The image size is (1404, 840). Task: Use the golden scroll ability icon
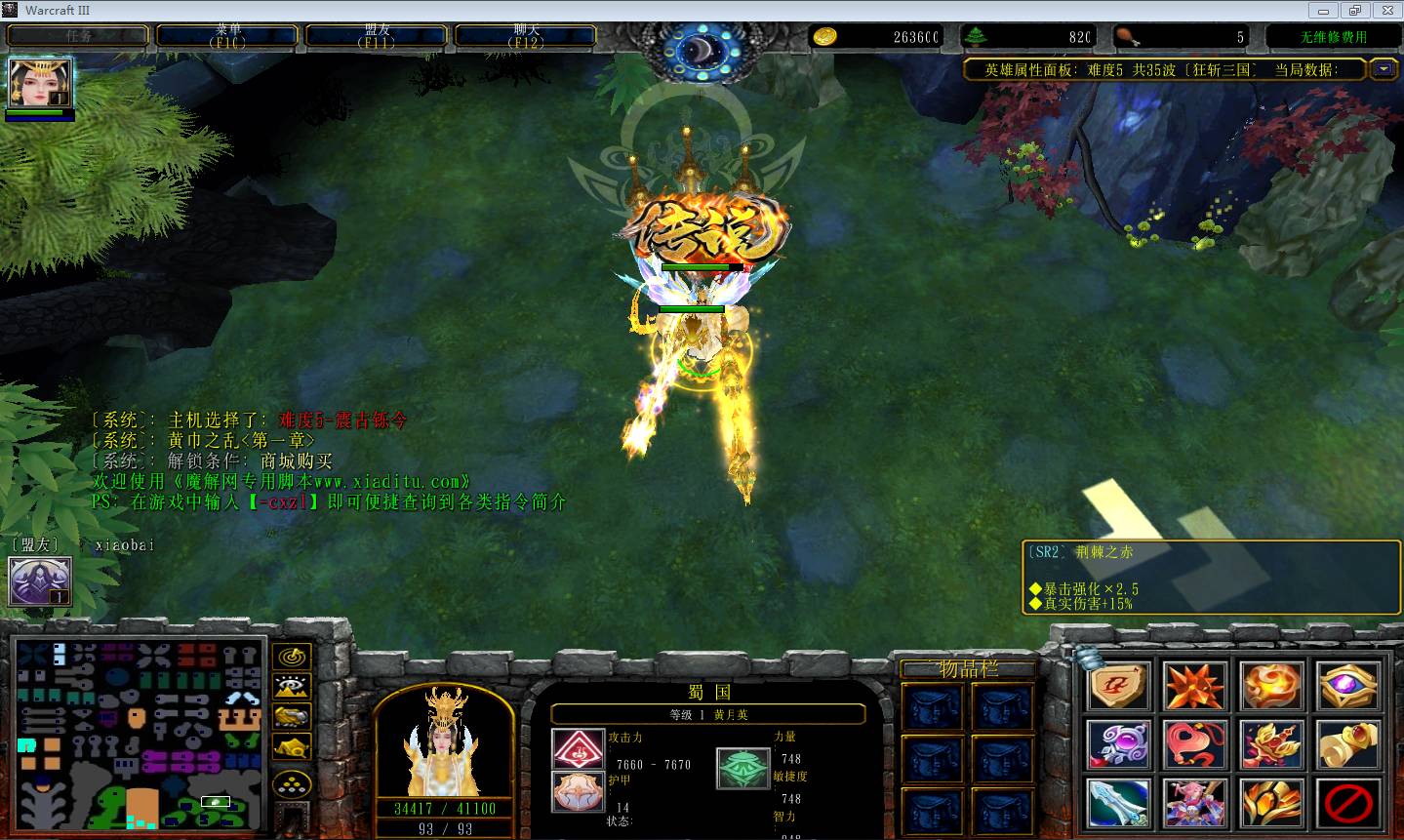(x=1349, y=744)
